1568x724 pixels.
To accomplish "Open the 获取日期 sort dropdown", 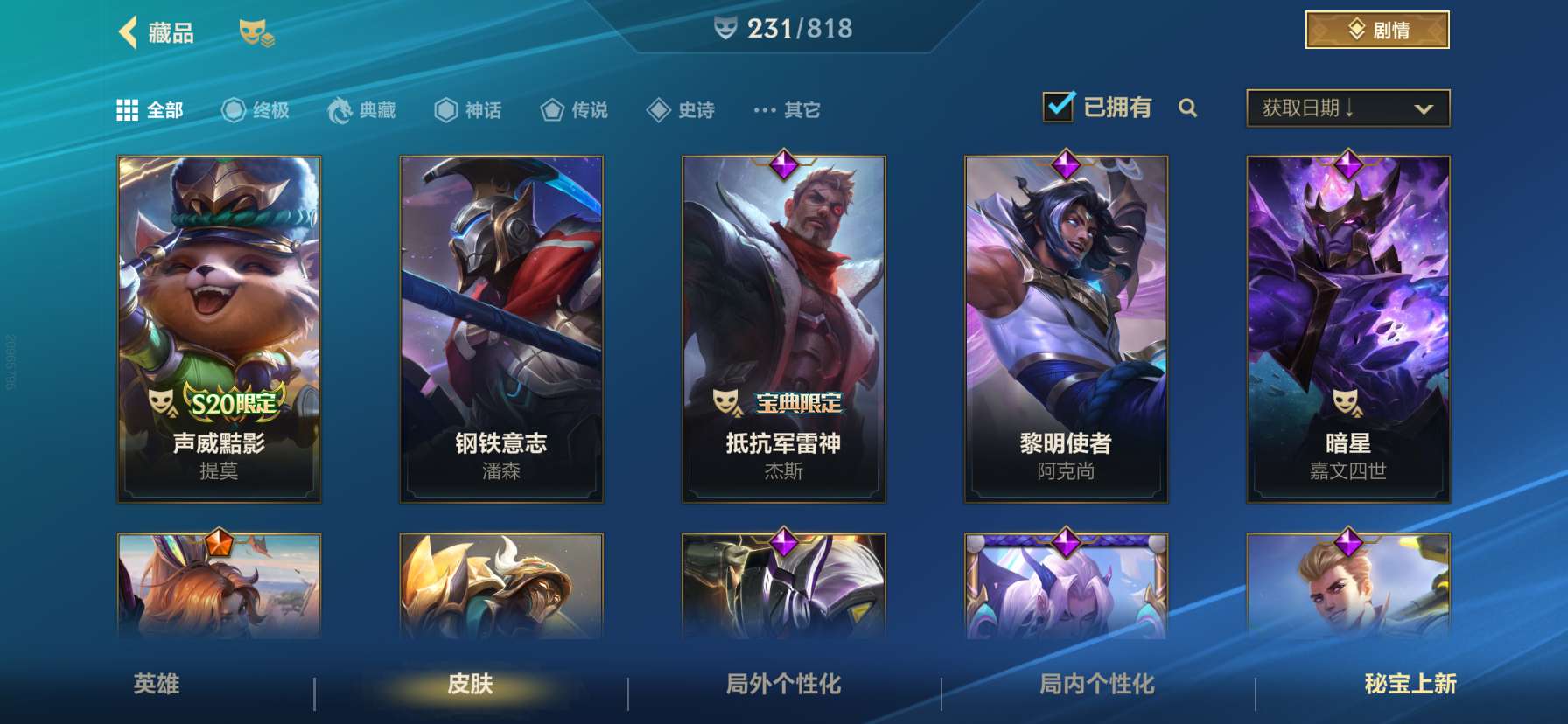I will coord(1323,107).
